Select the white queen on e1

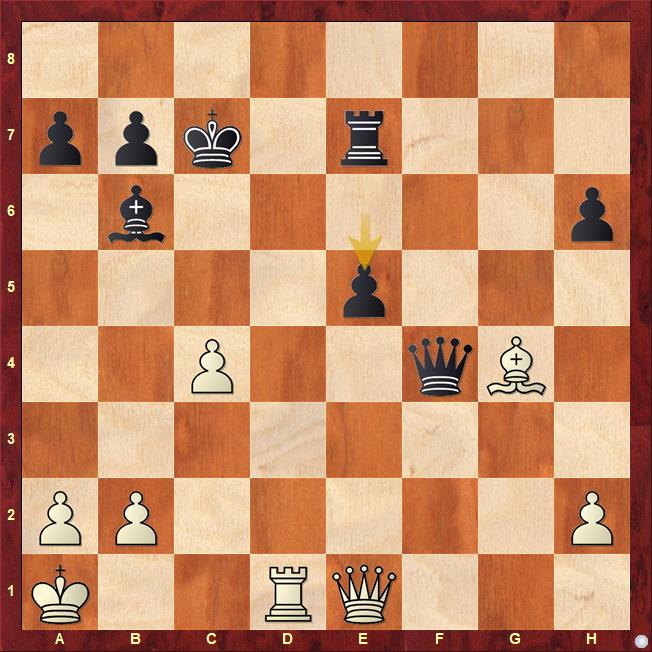364,593
